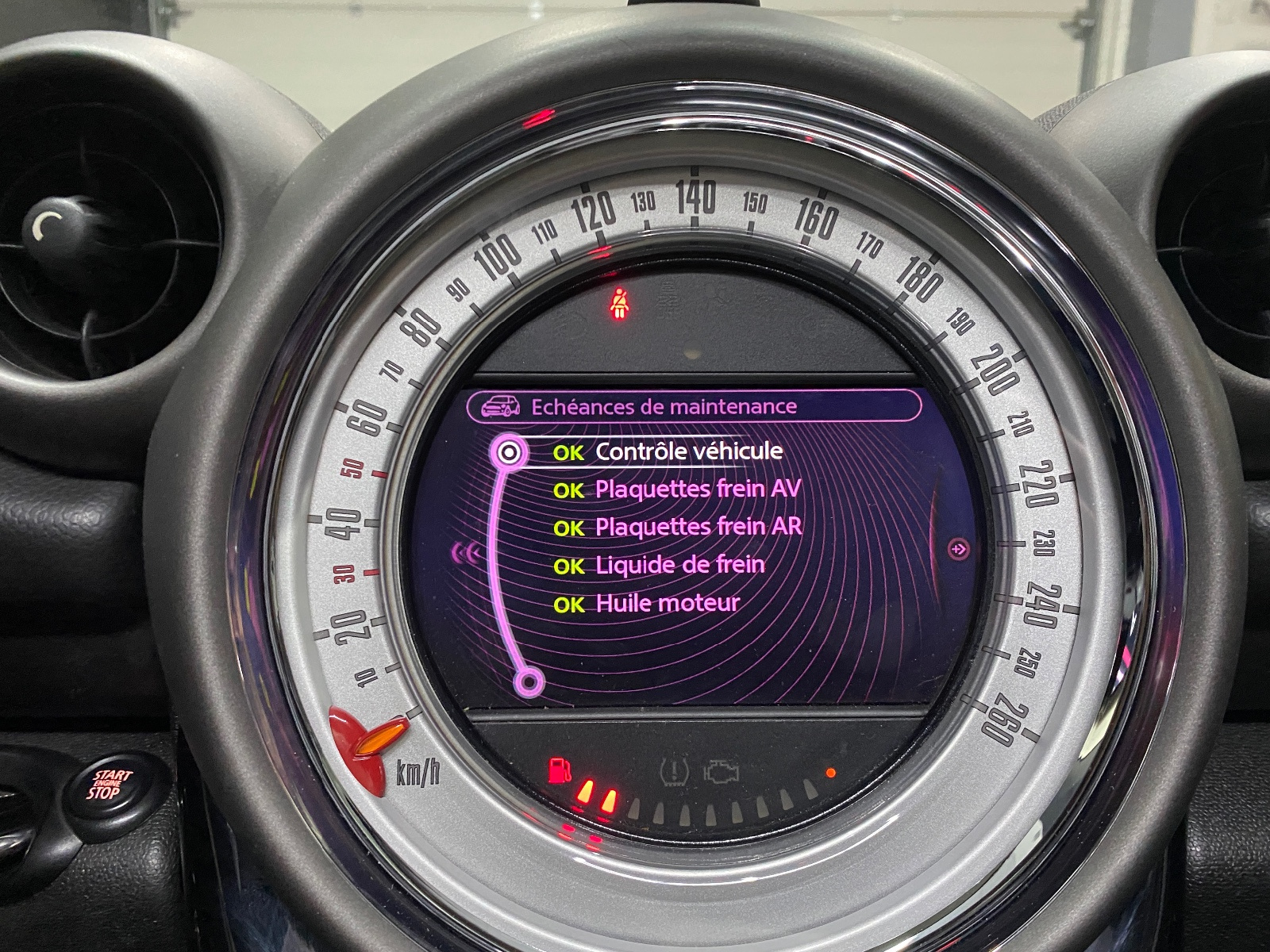Open the Plaquettes frein AV entry
Screen dimensions: 1270x952
coord(697,489)
